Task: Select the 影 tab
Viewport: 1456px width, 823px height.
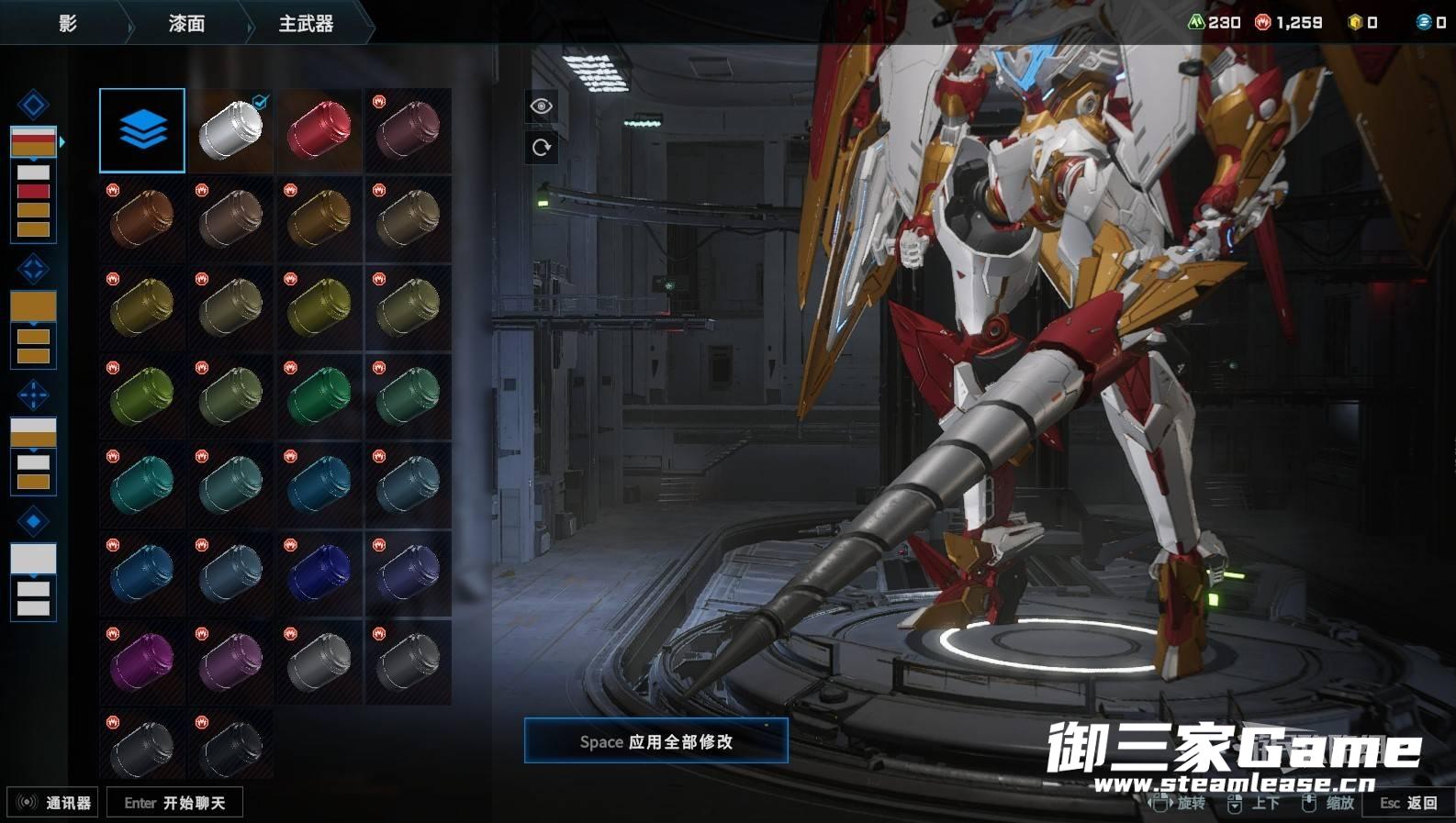Action: (x=68, y=24)
